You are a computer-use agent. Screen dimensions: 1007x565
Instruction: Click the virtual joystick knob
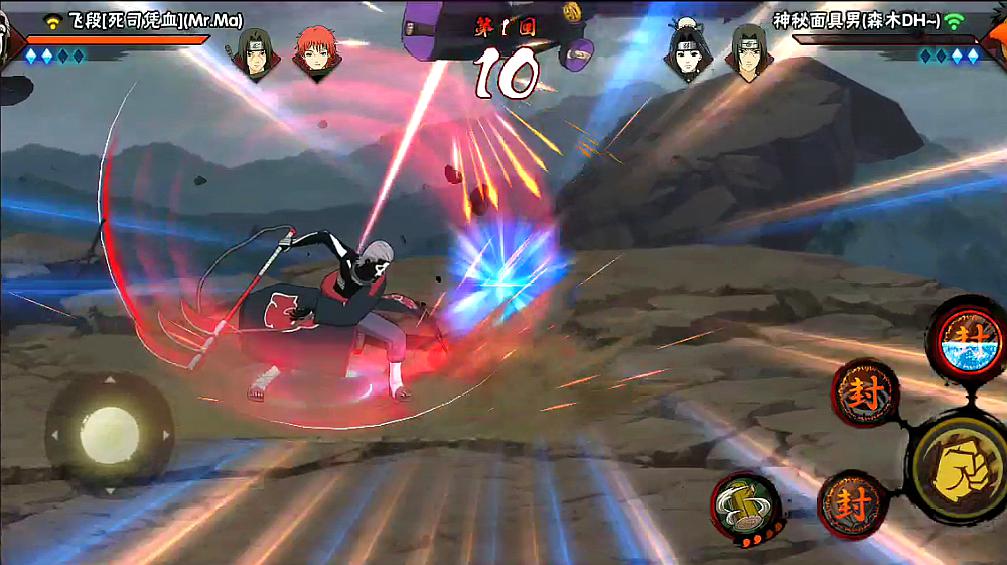point(109,432)
